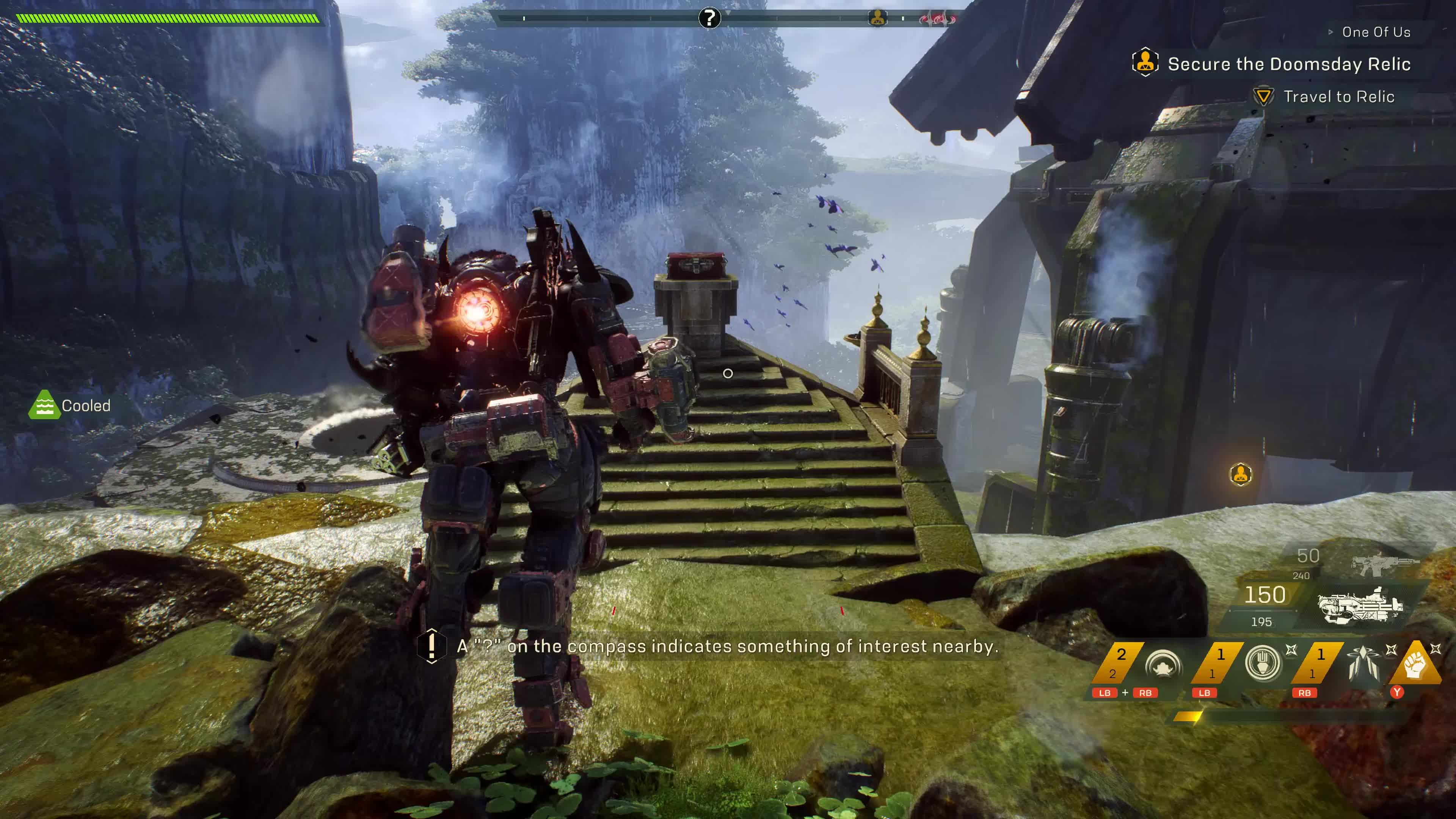Trigger the RB rocket launcher ability
The height and width of the screenshot is (819, 1456).
[x=1363, y=664]
